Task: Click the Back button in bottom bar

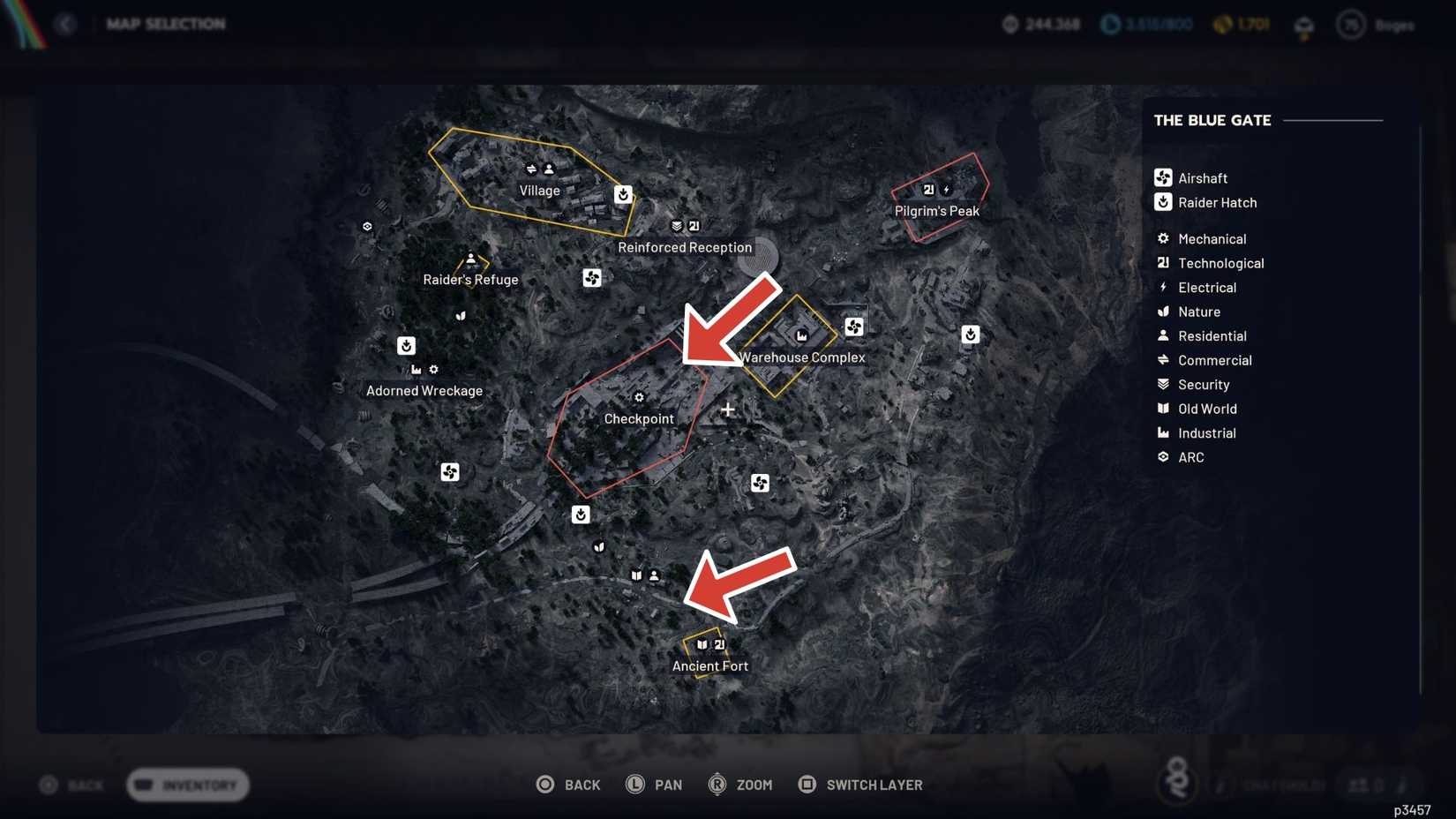Action: coord(569,784)
